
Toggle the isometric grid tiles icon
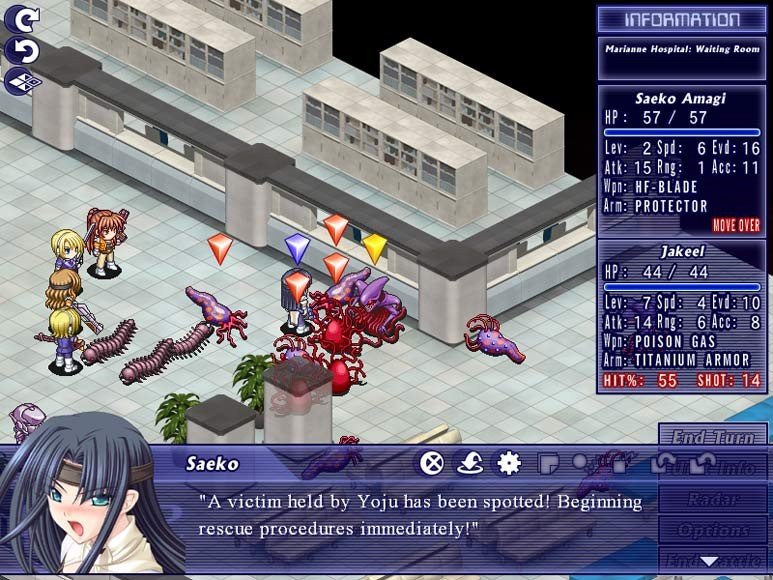[23, 81]
